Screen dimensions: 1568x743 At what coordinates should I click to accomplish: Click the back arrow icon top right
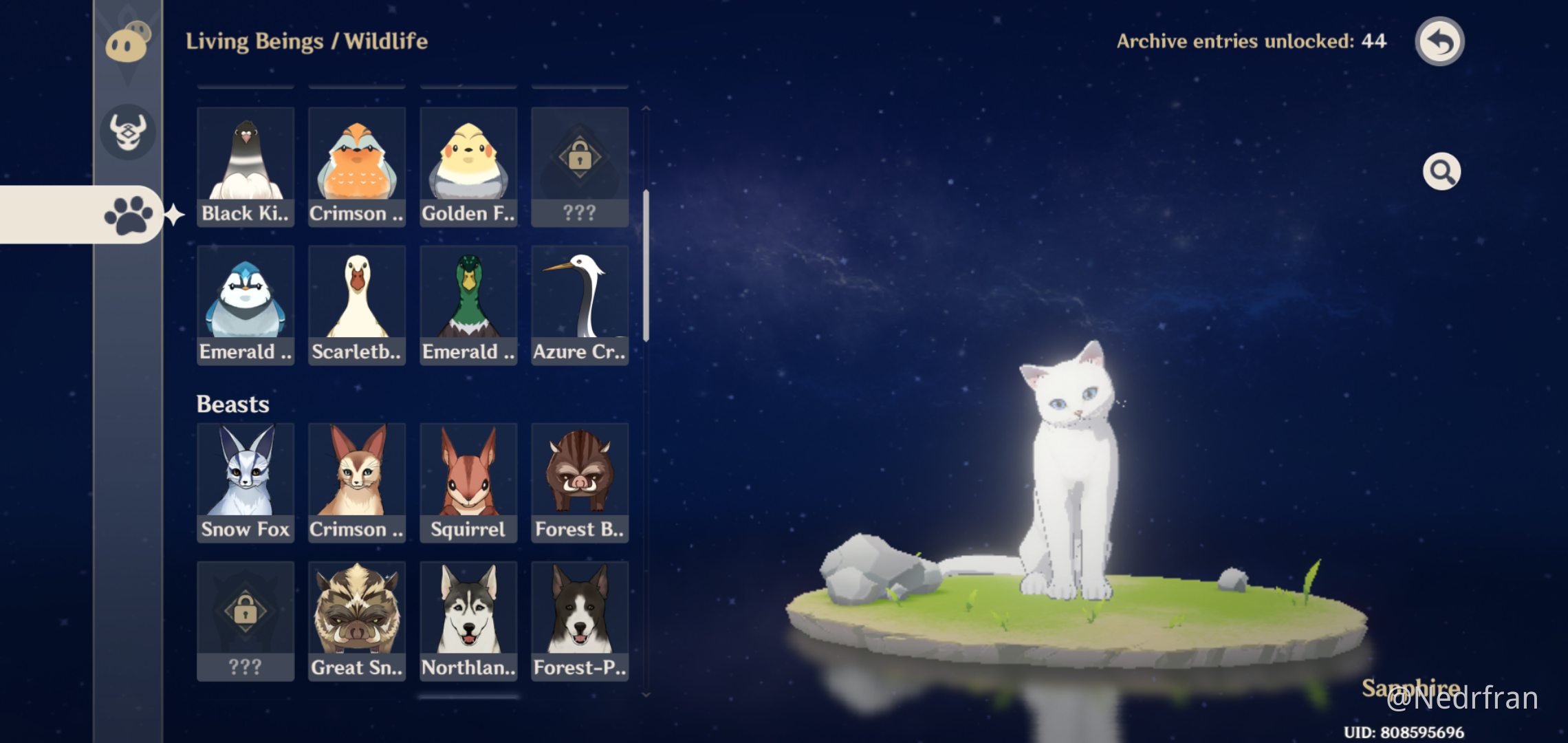1439,41
